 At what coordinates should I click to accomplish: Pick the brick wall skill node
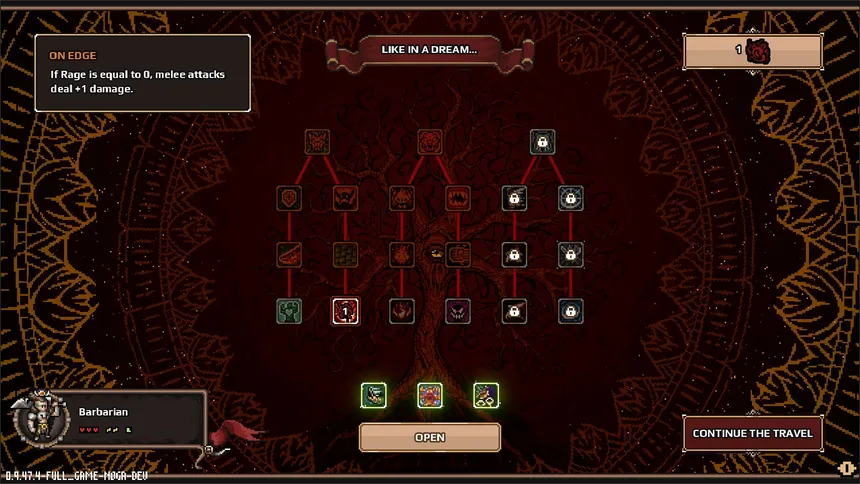coord(345,254)
